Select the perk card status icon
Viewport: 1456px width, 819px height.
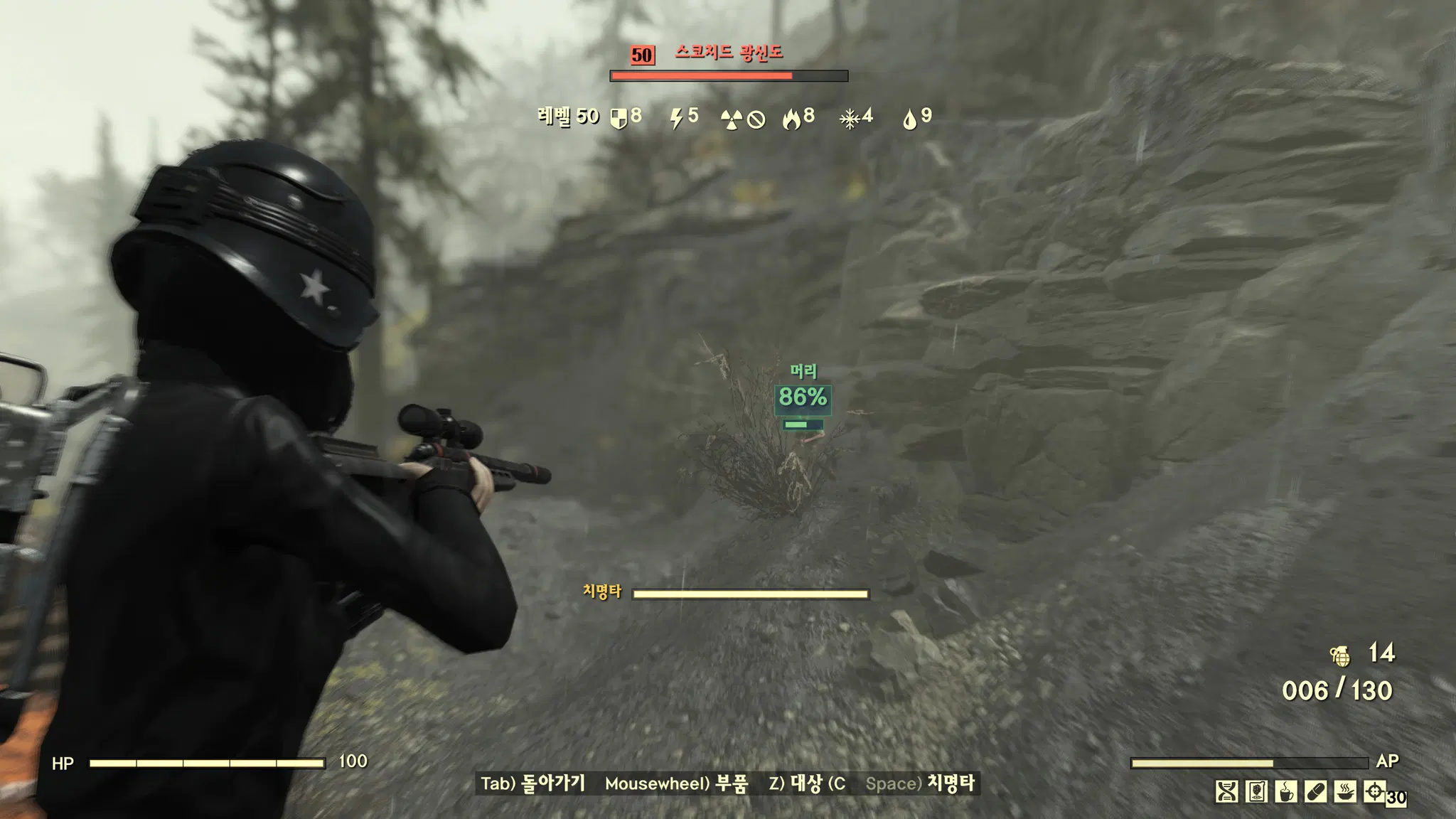[1256, 791]
